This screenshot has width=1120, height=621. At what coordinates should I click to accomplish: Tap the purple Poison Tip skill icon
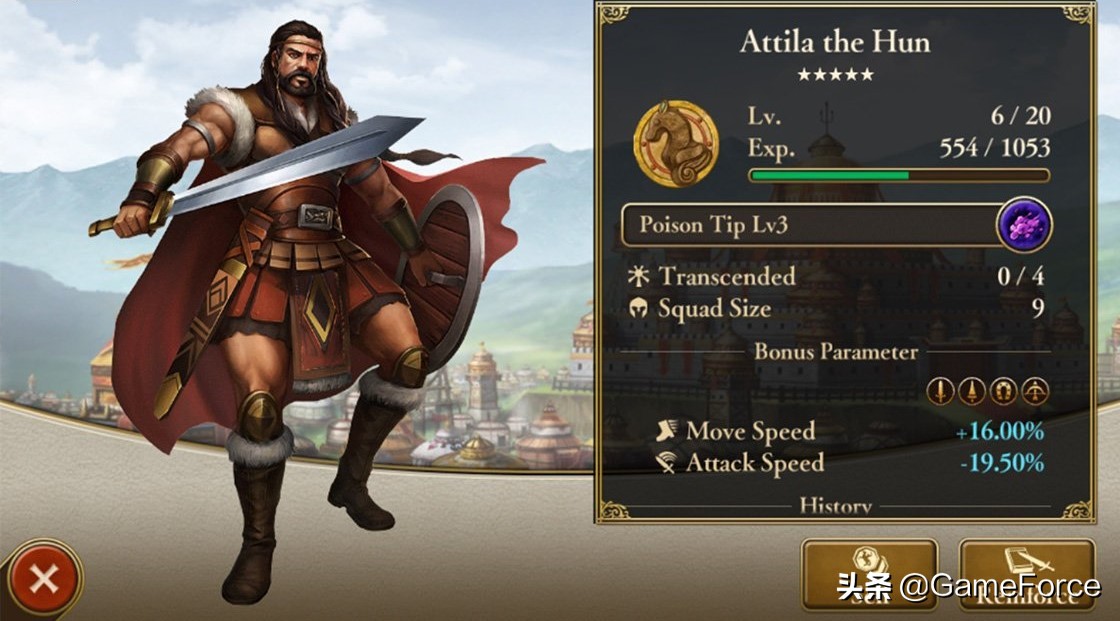click(1024, 224)
